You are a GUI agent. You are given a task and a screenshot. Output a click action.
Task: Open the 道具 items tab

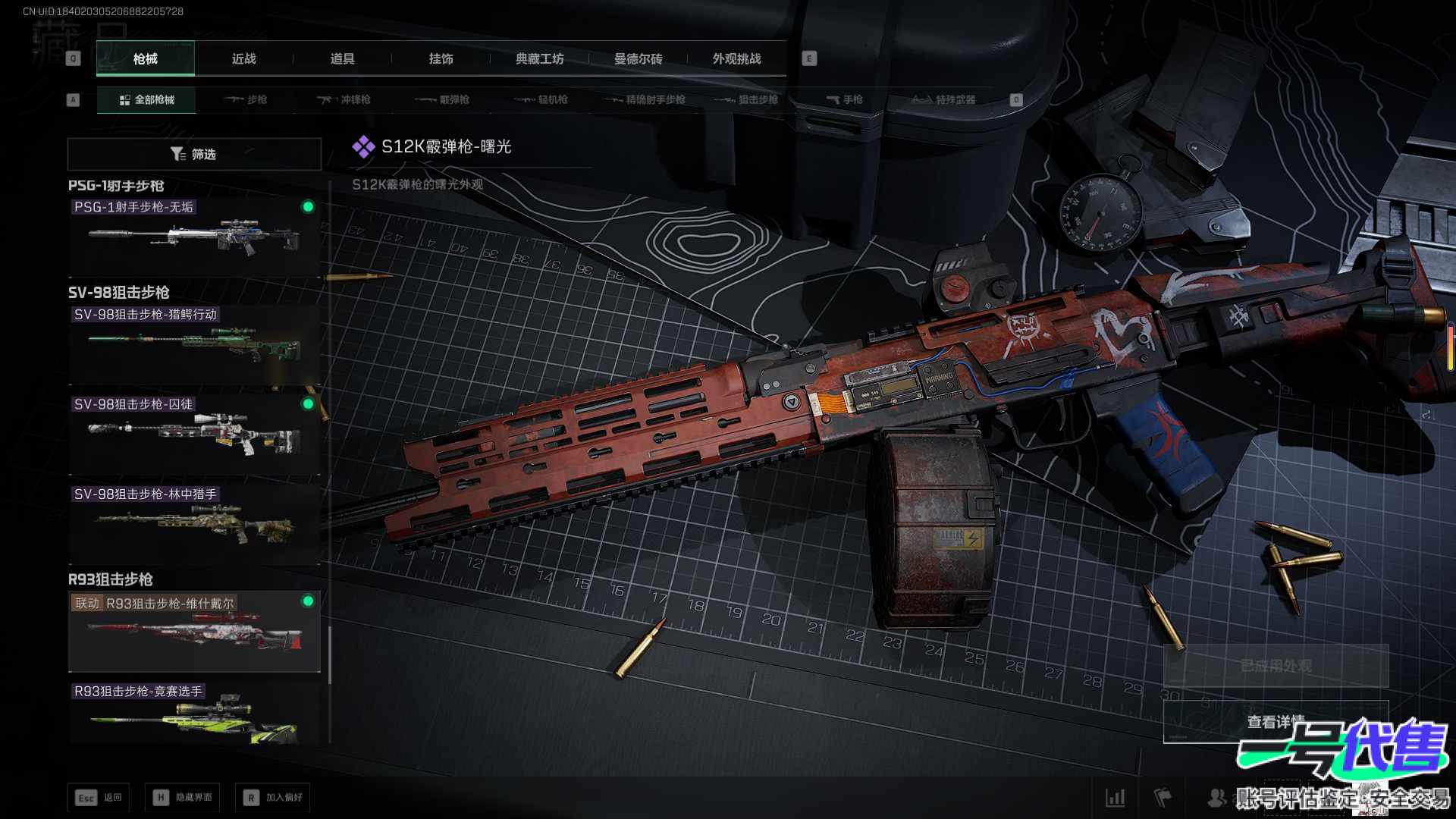tap(342, 58)
